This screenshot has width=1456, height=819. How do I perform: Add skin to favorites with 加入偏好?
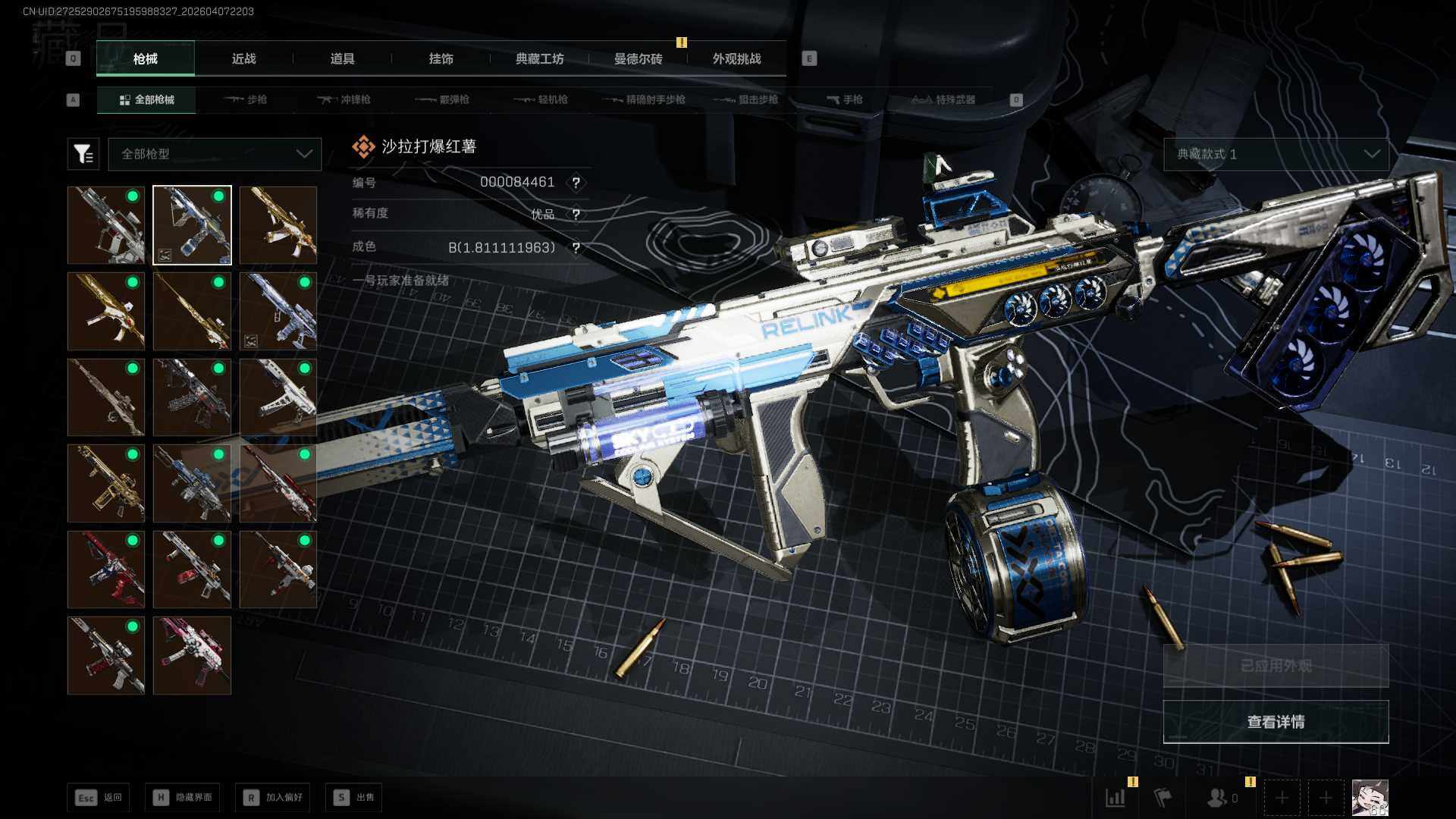point(273,798)
